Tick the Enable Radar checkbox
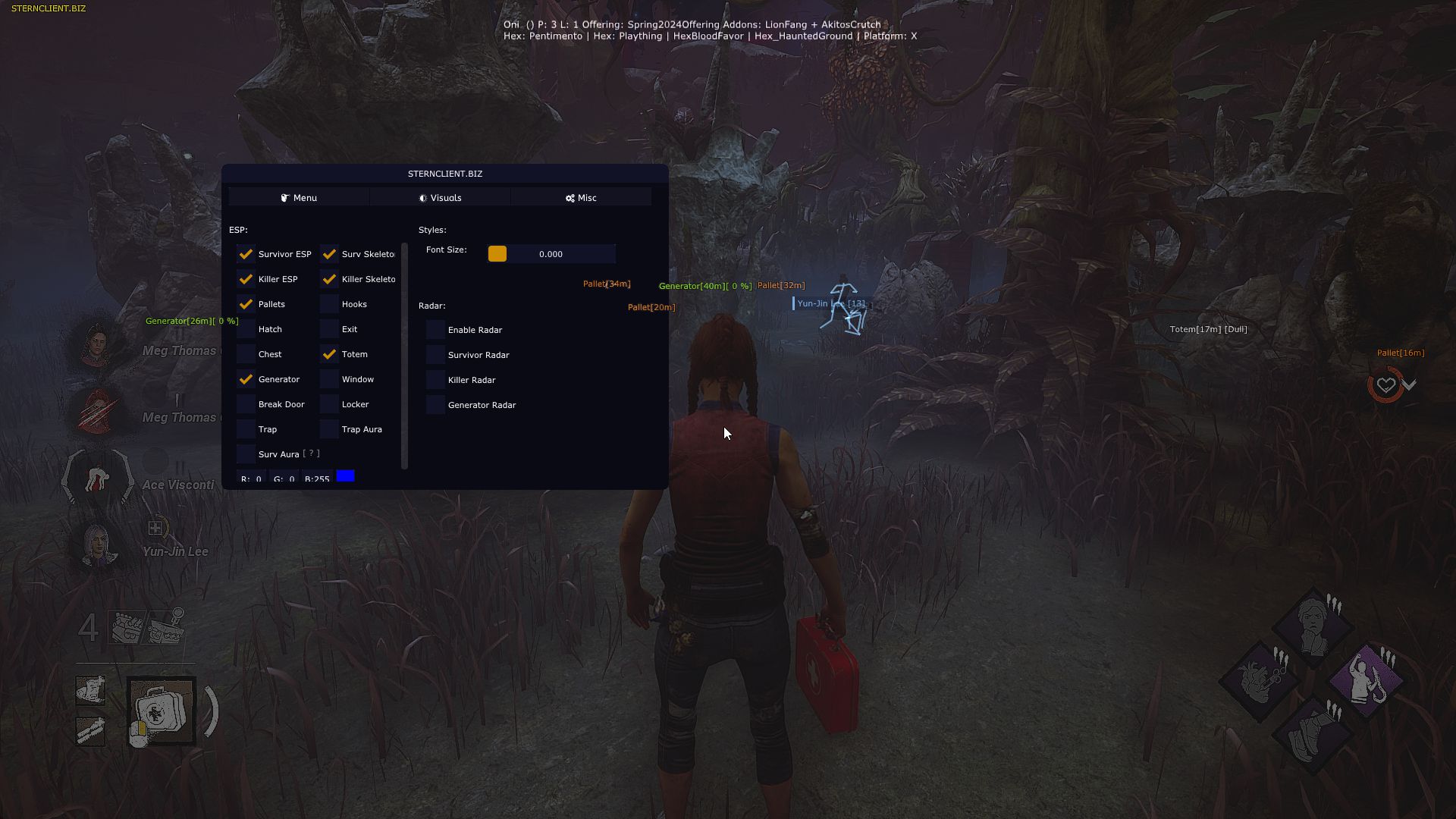 coord(435,330)
